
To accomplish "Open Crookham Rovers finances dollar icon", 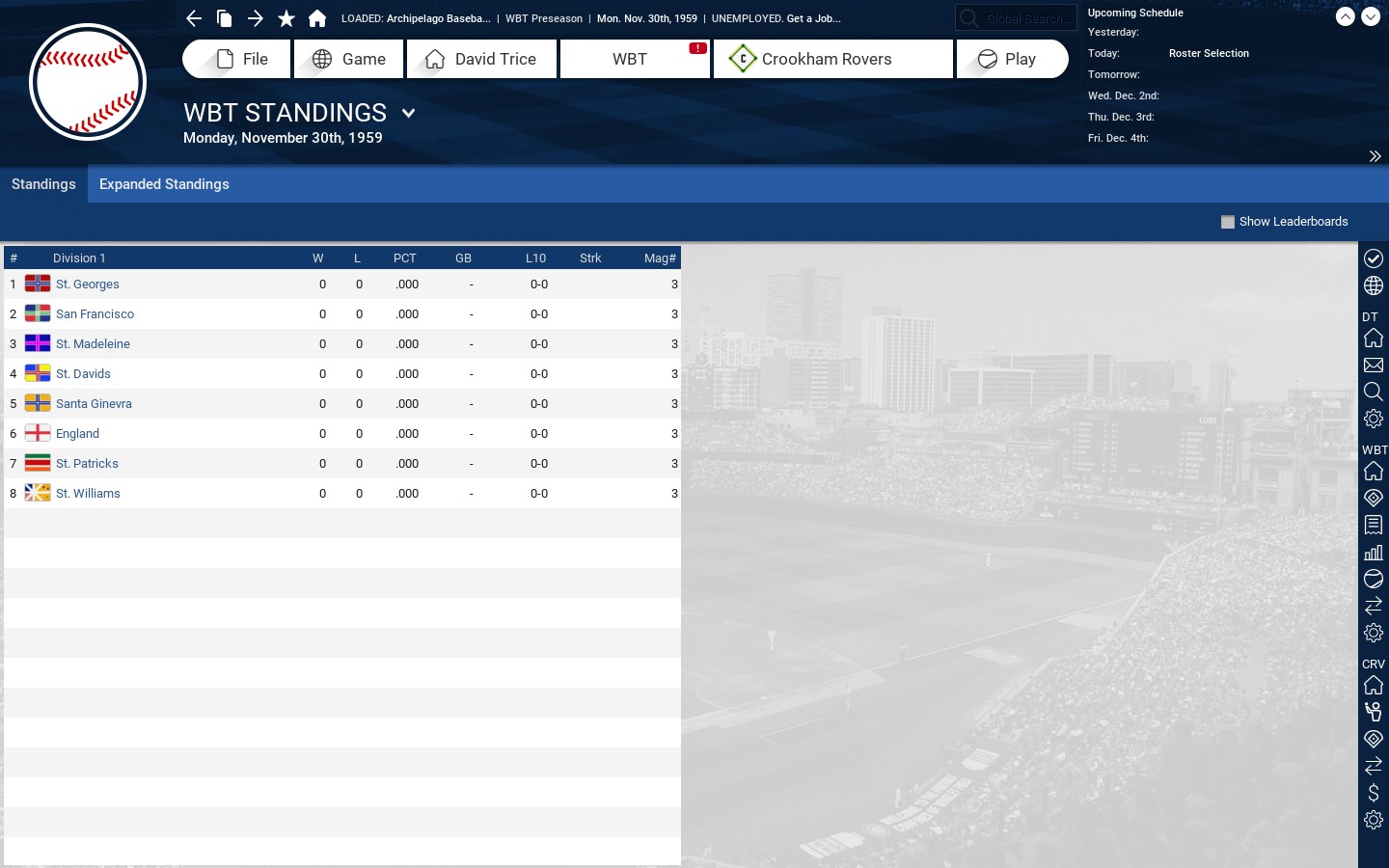I will click(1374, 794).
